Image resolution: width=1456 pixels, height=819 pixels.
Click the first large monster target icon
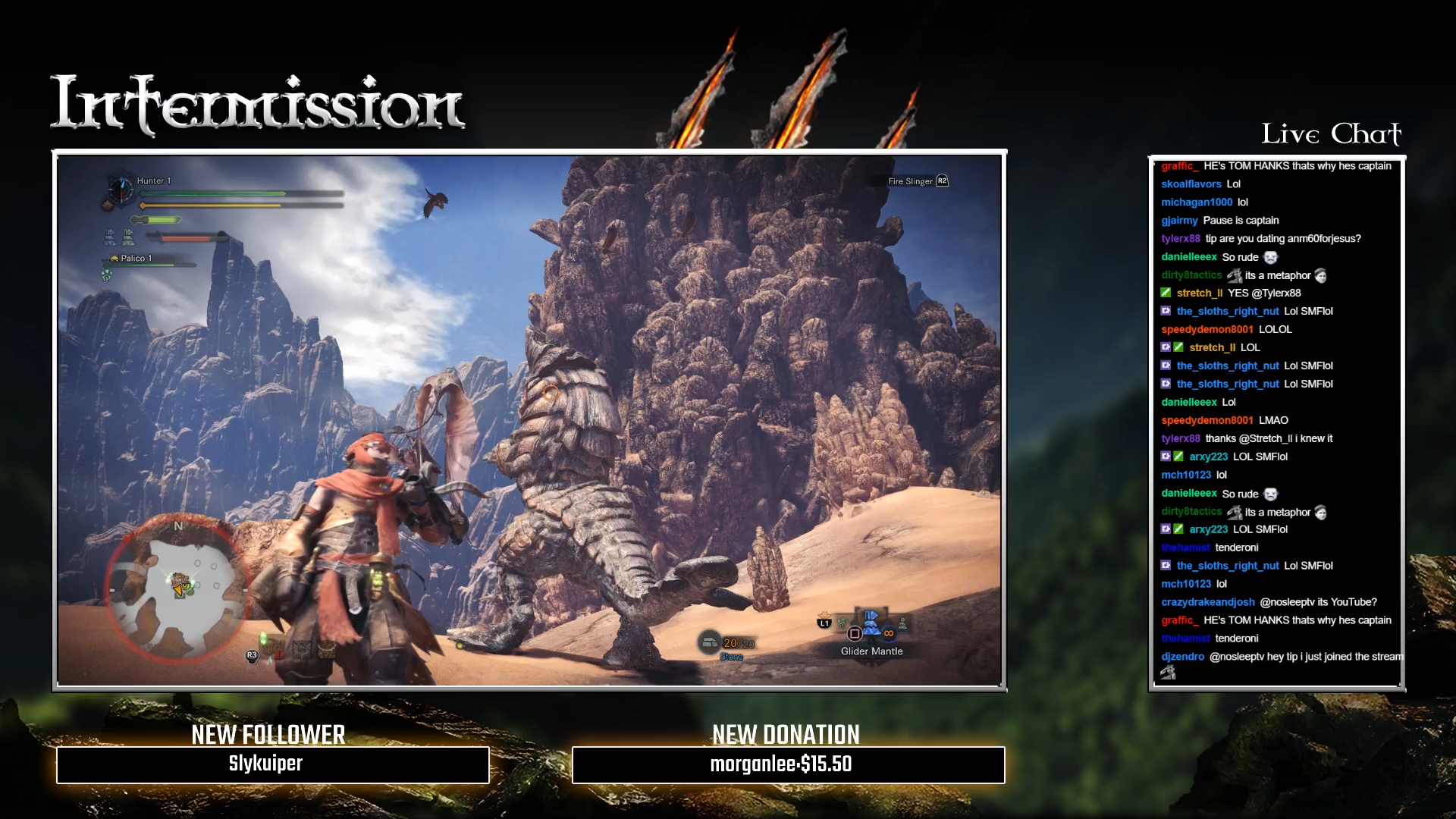click(110, 237)
